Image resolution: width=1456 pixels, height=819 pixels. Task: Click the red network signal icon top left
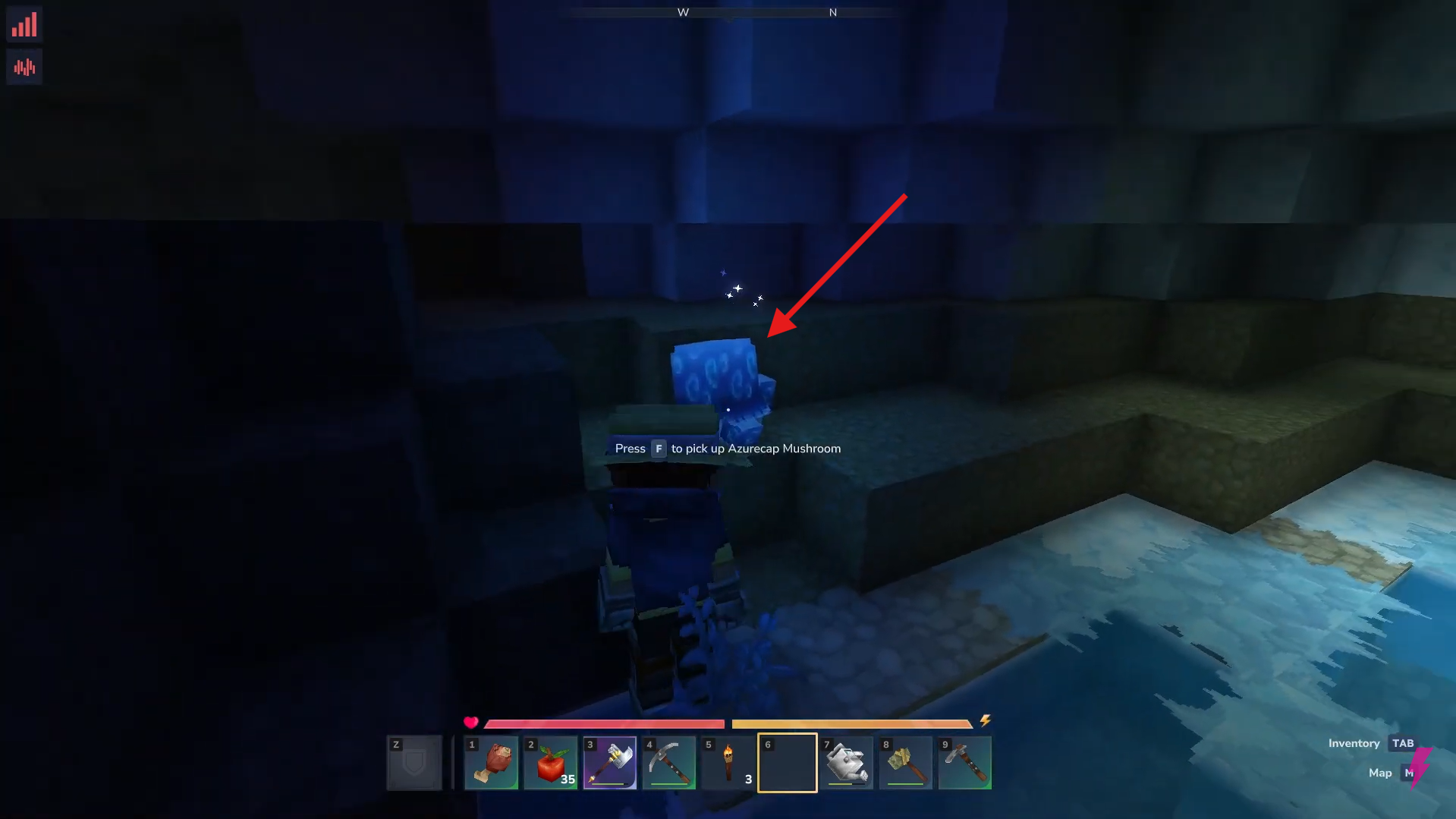click(24, 24)
